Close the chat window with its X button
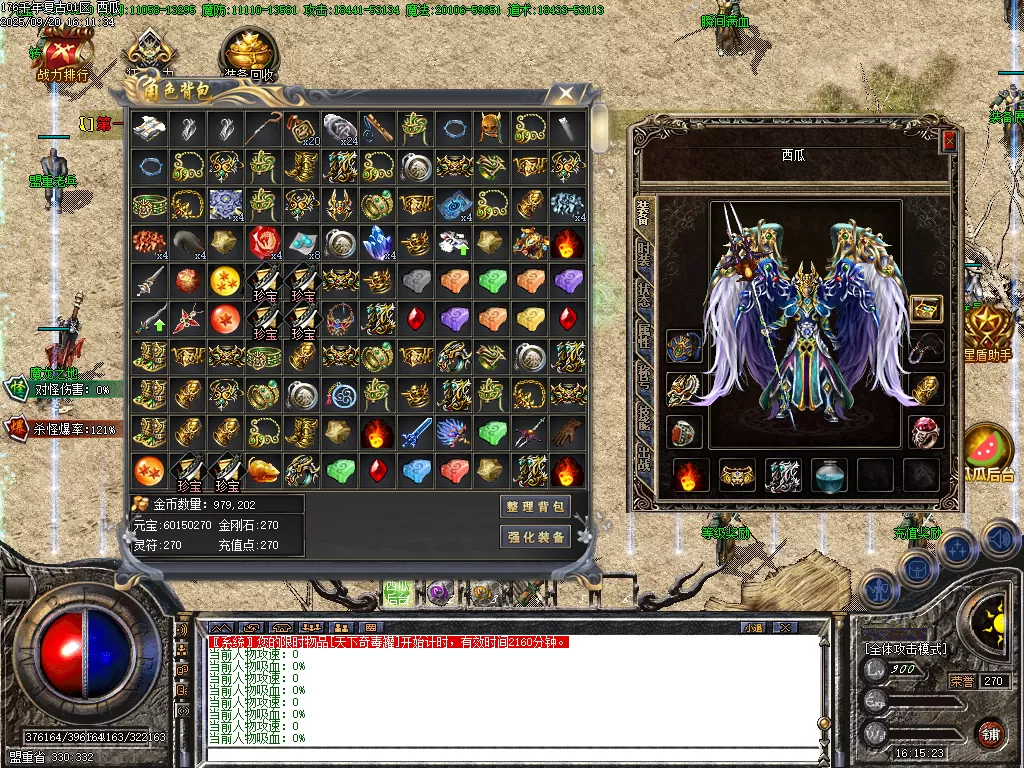Viewport: 1024px width, 768px height. click(x=785, y=627)
